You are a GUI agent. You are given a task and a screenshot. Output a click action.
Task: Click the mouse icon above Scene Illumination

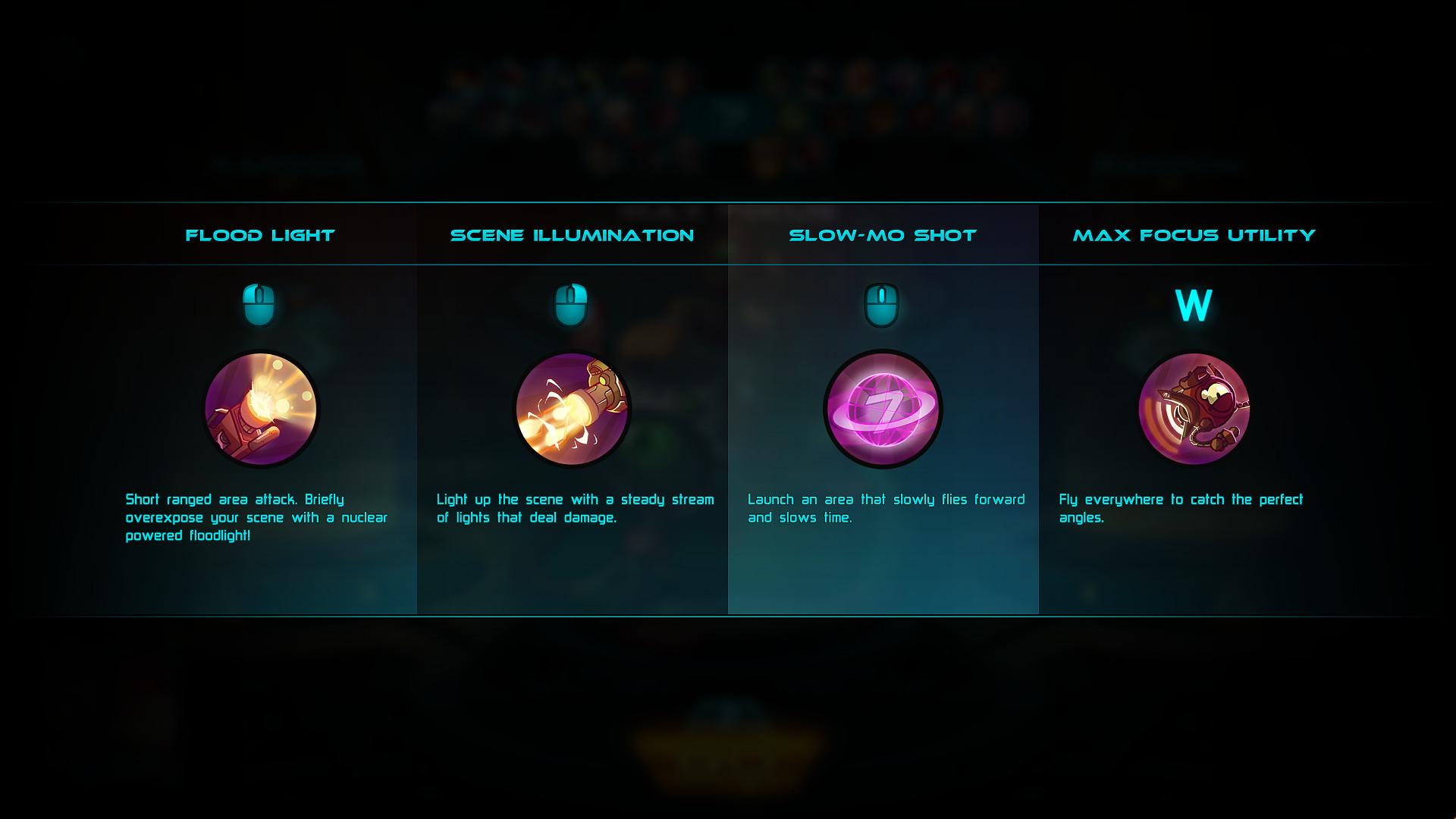pyautogui.click(x=573, y=302)
